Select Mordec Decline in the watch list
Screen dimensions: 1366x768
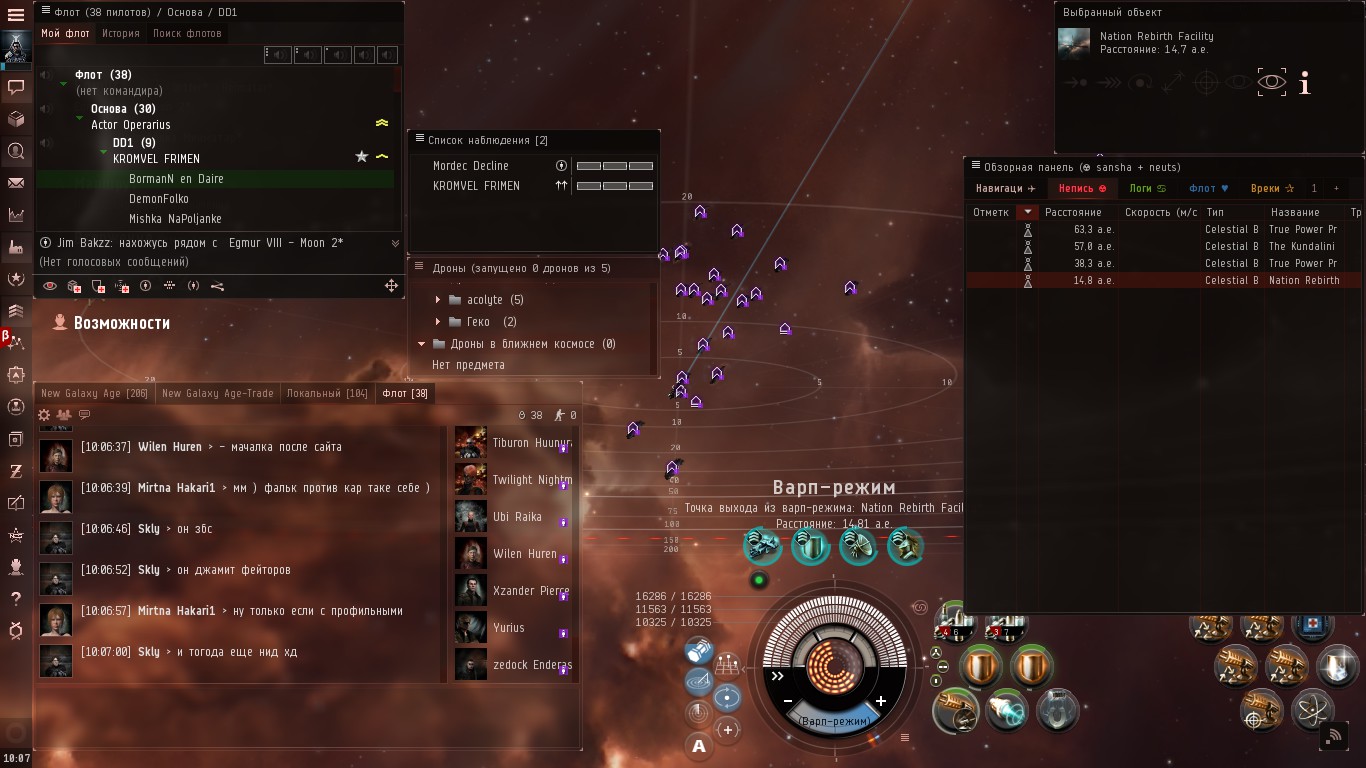pyautogui.click(x=470, y=166)
